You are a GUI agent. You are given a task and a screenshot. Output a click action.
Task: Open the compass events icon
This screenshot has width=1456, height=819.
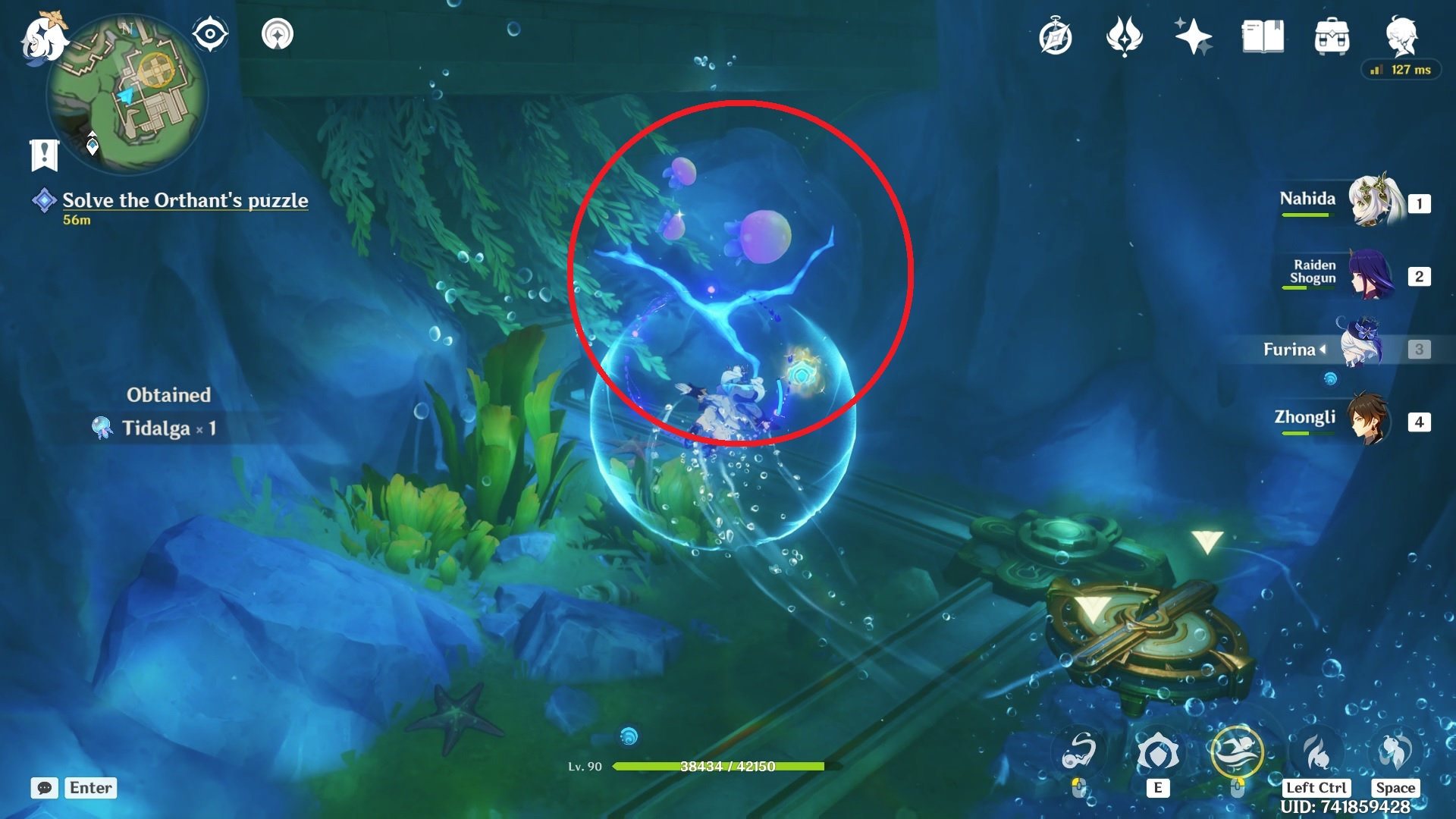coord(1055,36)
